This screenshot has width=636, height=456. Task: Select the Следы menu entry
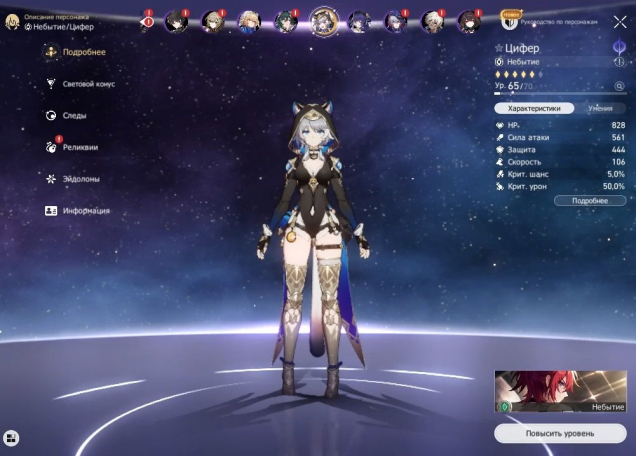pos(74,116)
